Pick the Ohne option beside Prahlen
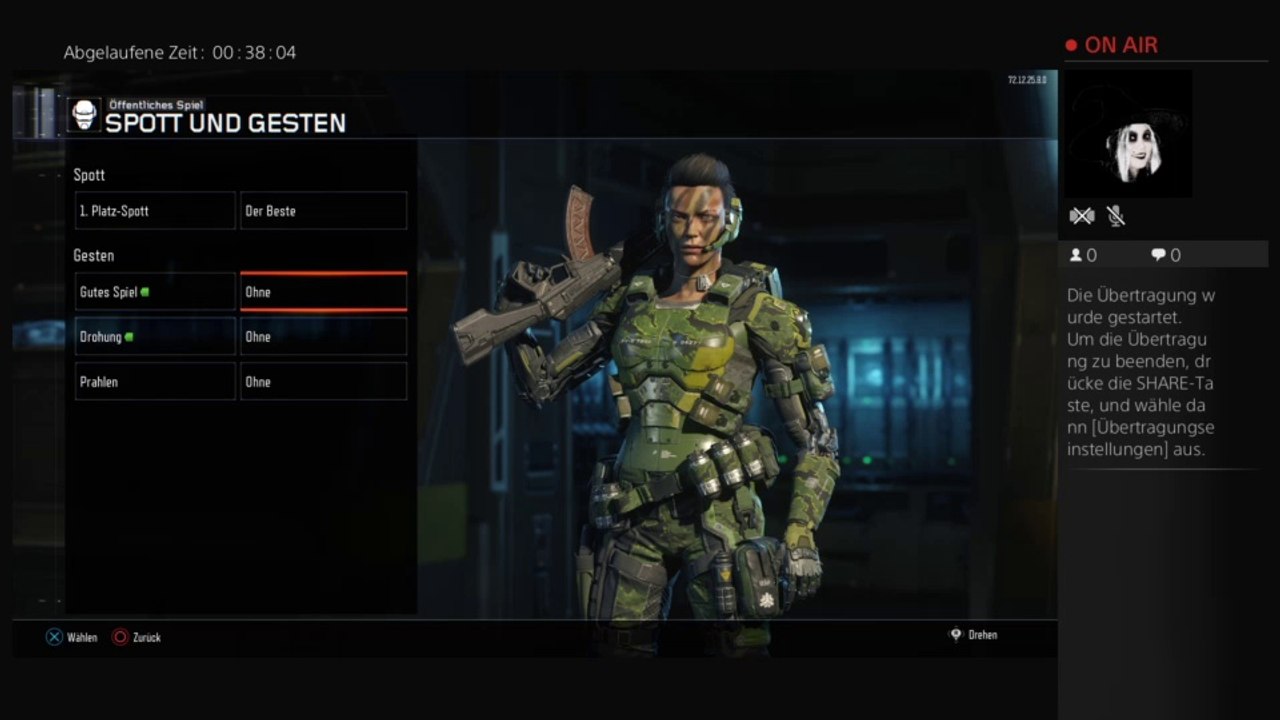1280x720 pixels. (x=323, y=382)
